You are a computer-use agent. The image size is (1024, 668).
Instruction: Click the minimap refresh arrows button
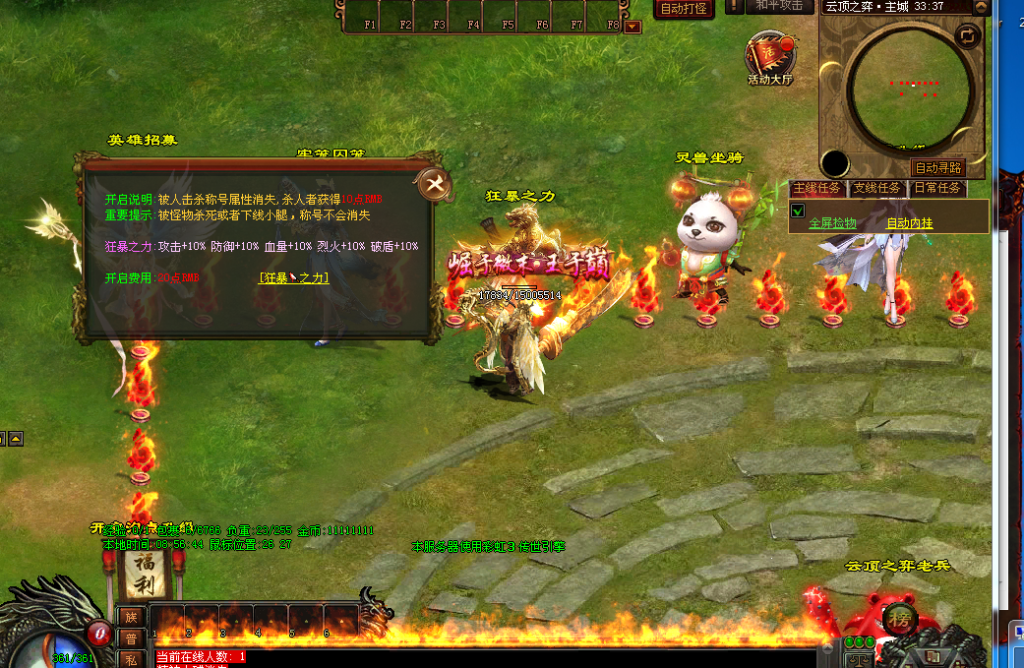[x=967, y=36]
